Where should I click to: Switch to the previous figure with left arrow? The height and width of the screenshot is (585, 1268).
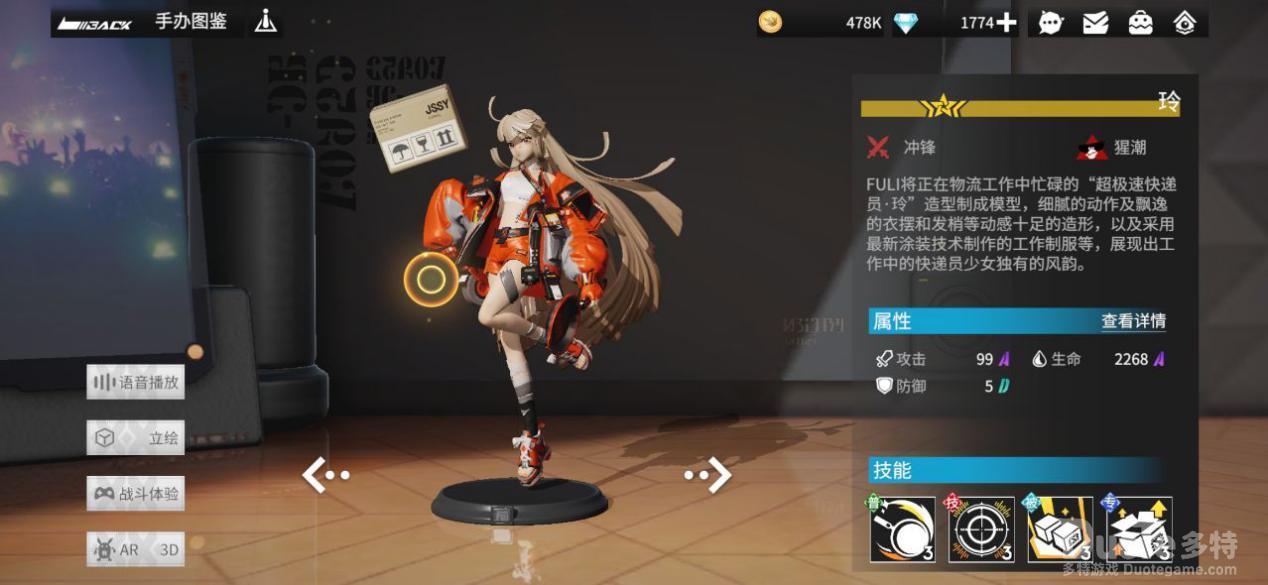tap(324, 475)
